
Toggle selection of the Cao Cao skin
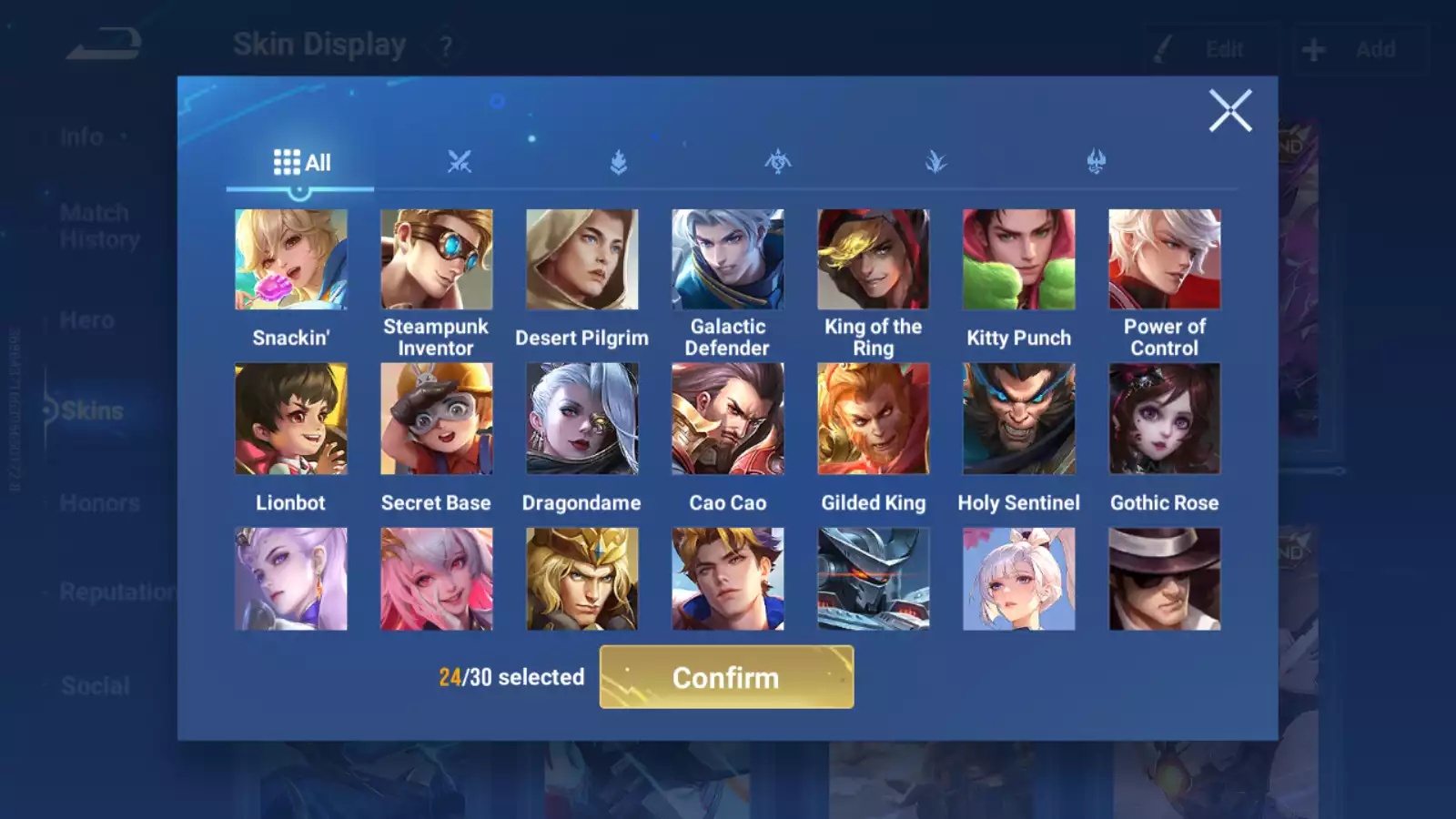[728, 418]
